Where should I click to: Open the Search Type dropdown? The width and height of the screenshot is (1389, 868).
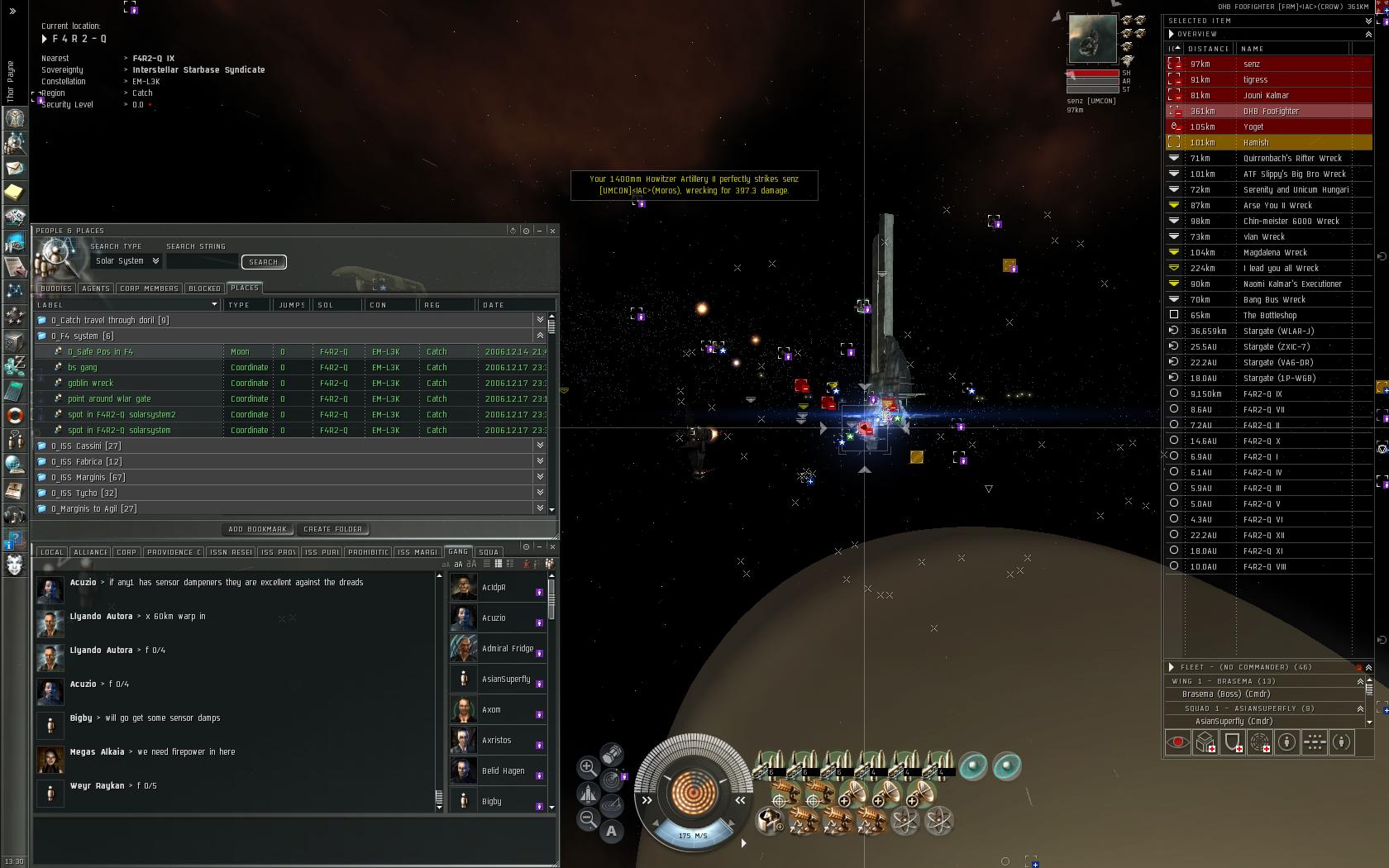click(x=127, y=261)
